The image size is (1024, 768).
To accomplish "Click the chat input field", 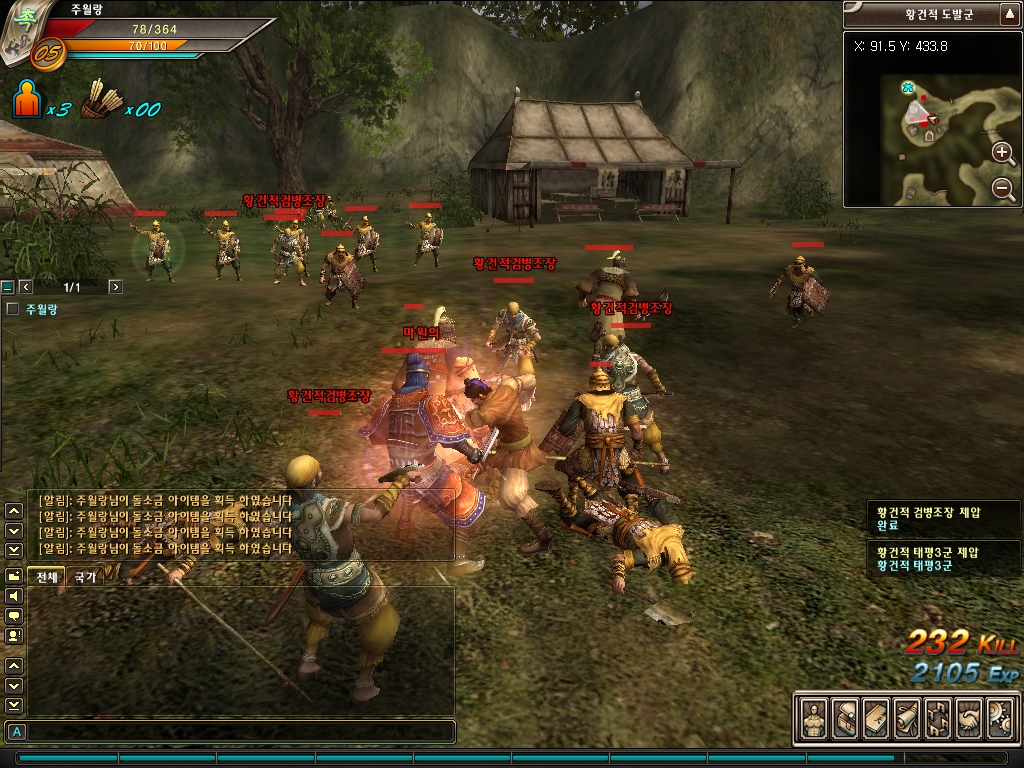I will (x=240, y=731).
